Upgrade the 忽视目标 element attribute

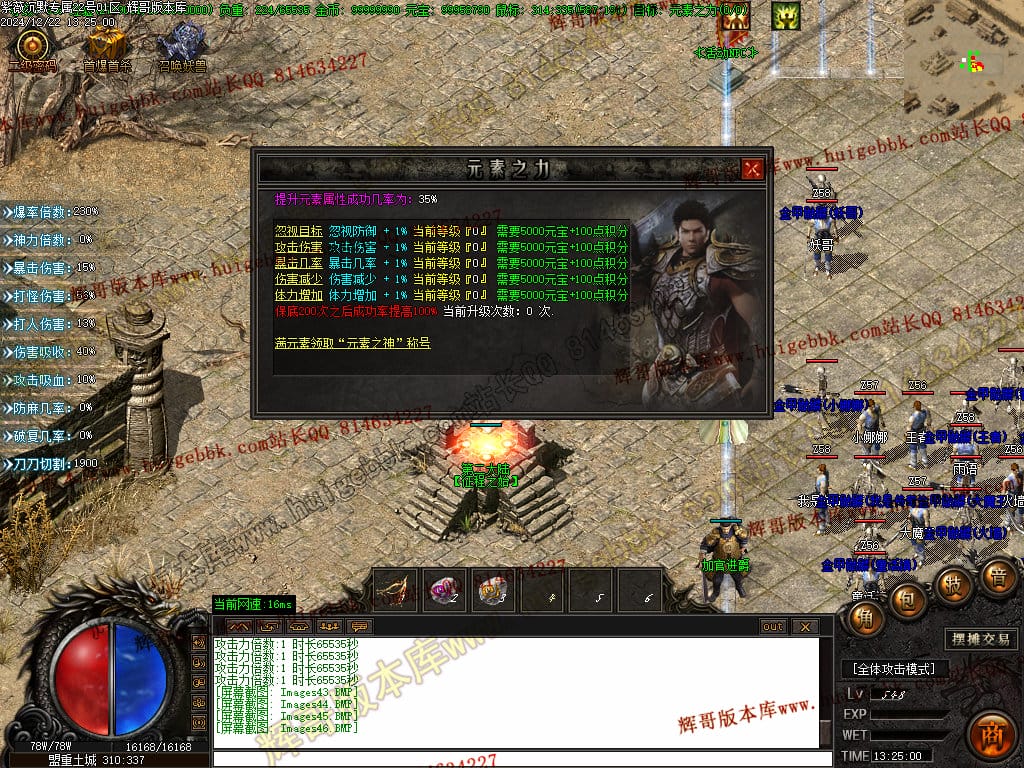[298, 231]
